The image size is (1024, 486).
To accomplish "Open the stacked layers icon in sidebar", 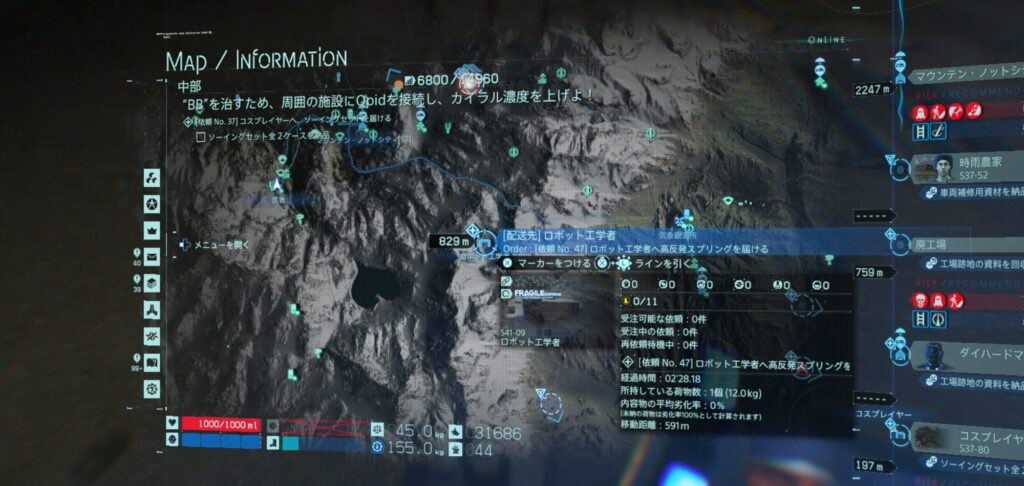I will coord(152,282).
